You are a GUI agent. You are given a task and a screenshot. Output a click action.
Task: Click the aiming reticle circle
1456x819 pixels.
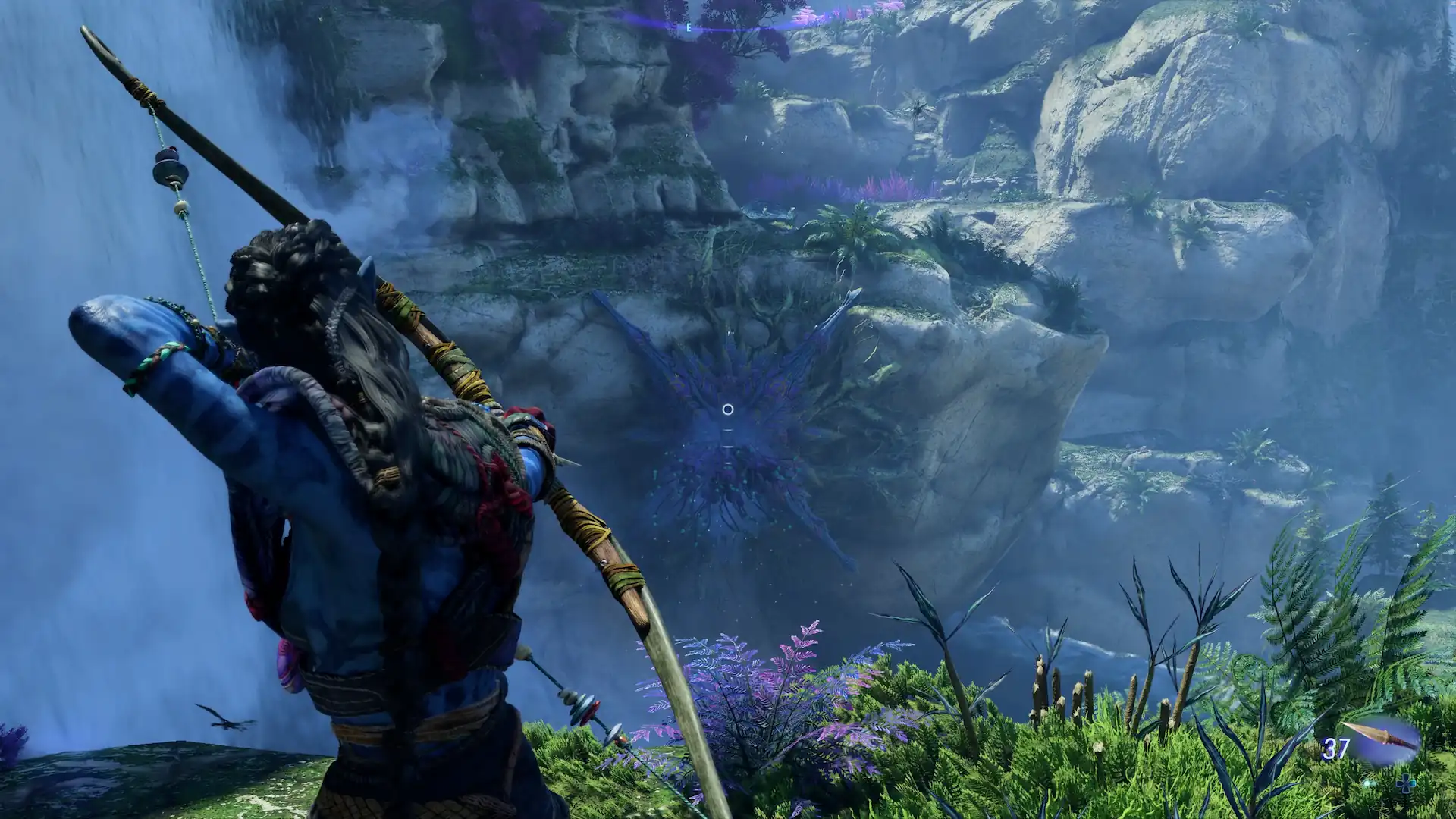click(728, 409)
